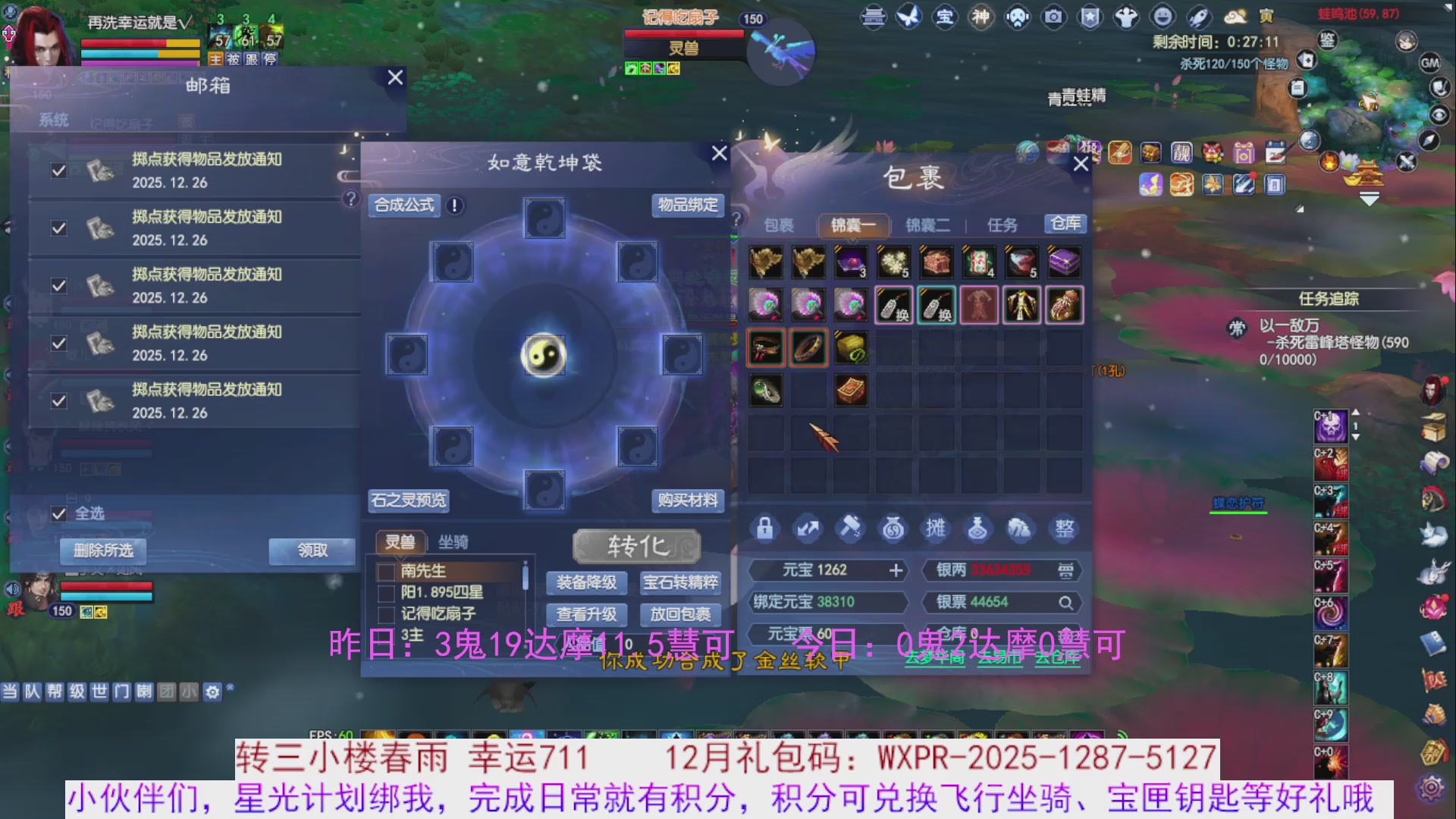This screenshot has width=1456, height=819.
Task: Select the 神 deity icon in the top bar
Action: 981,16
